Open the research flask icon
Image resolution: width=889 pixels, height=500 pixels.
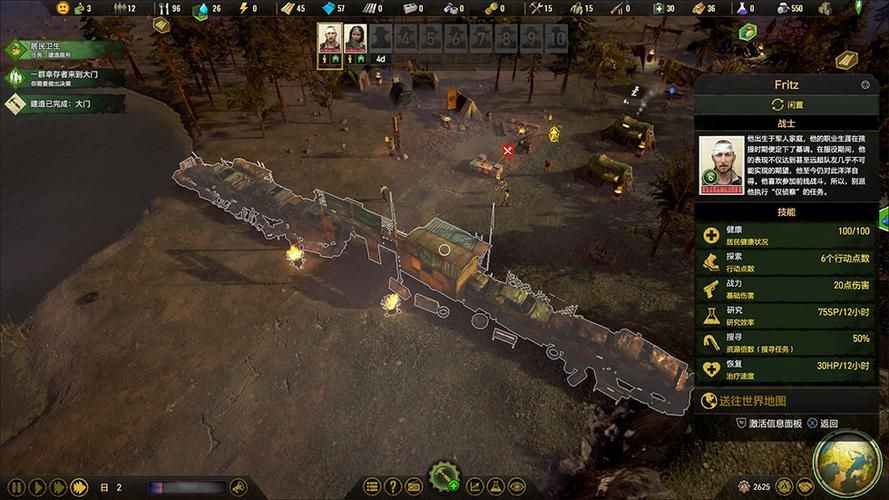click(496, 487)
